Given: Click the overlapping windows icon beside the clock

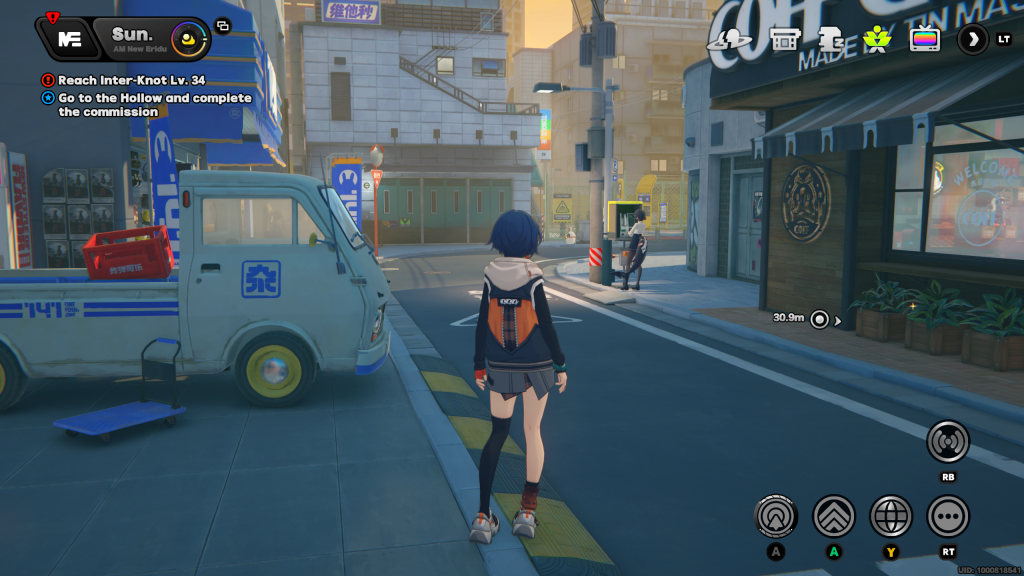Looking at the screenshot, I should pyautogui.click(x=222, y=26).
